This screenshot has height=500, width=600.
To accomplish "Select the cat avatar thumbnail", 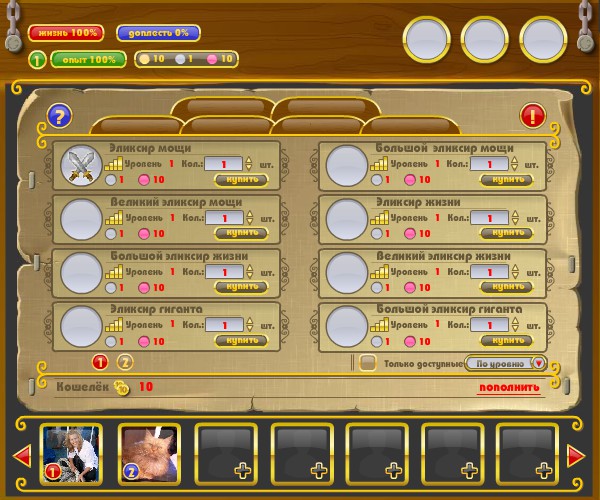I will point(149,453).
